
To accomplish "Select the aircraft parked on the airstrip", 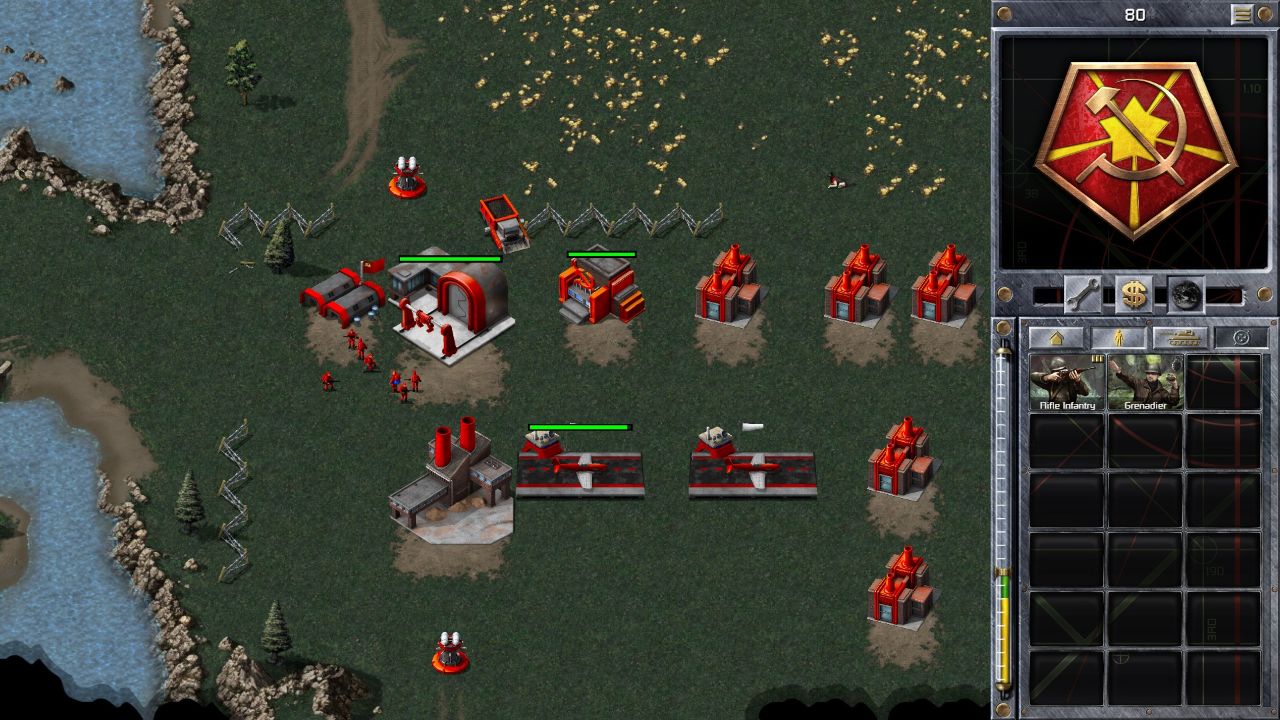I will pos(580,470).
